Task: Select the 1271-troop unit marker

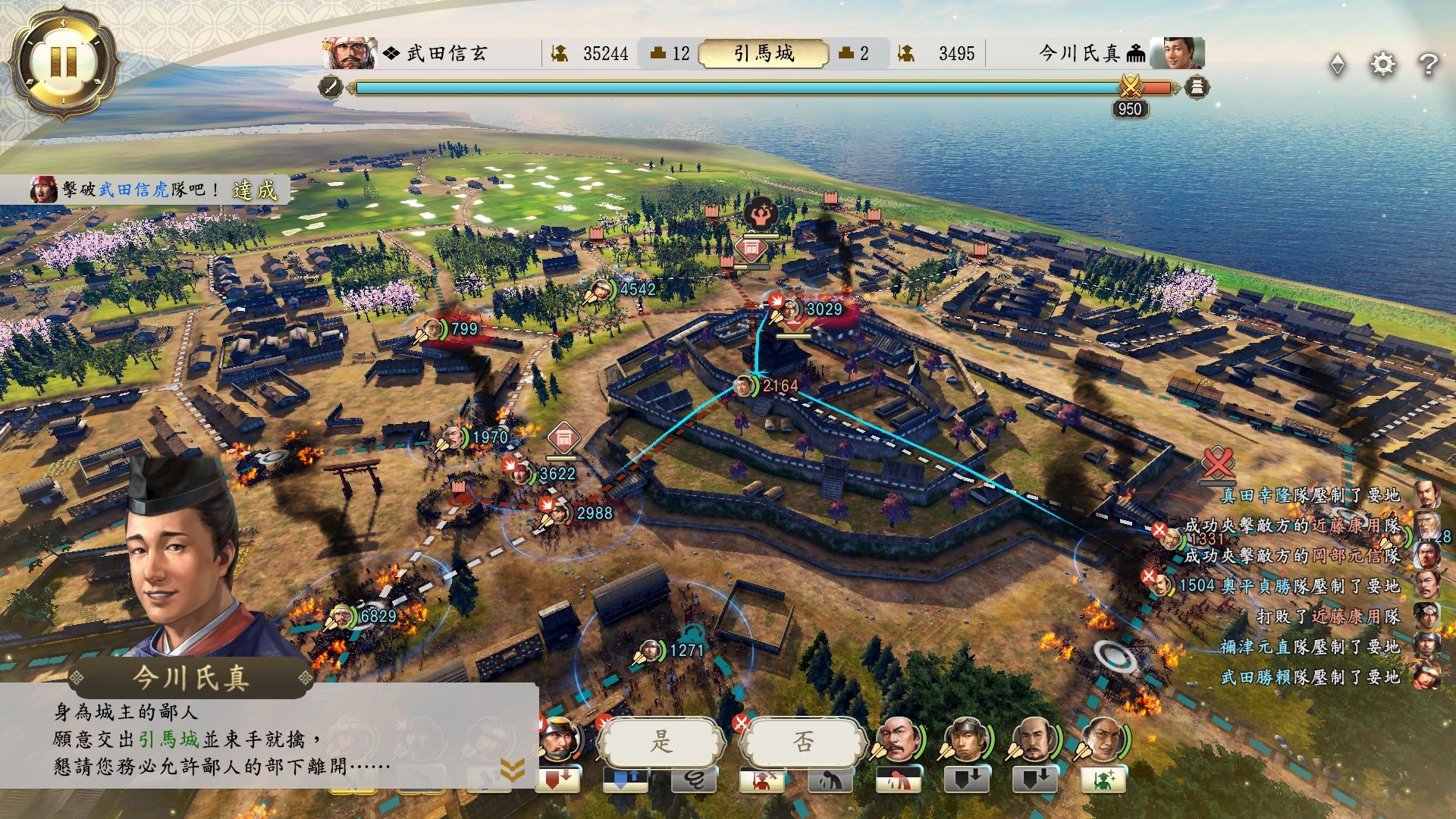Action: (x=651, y=650)
